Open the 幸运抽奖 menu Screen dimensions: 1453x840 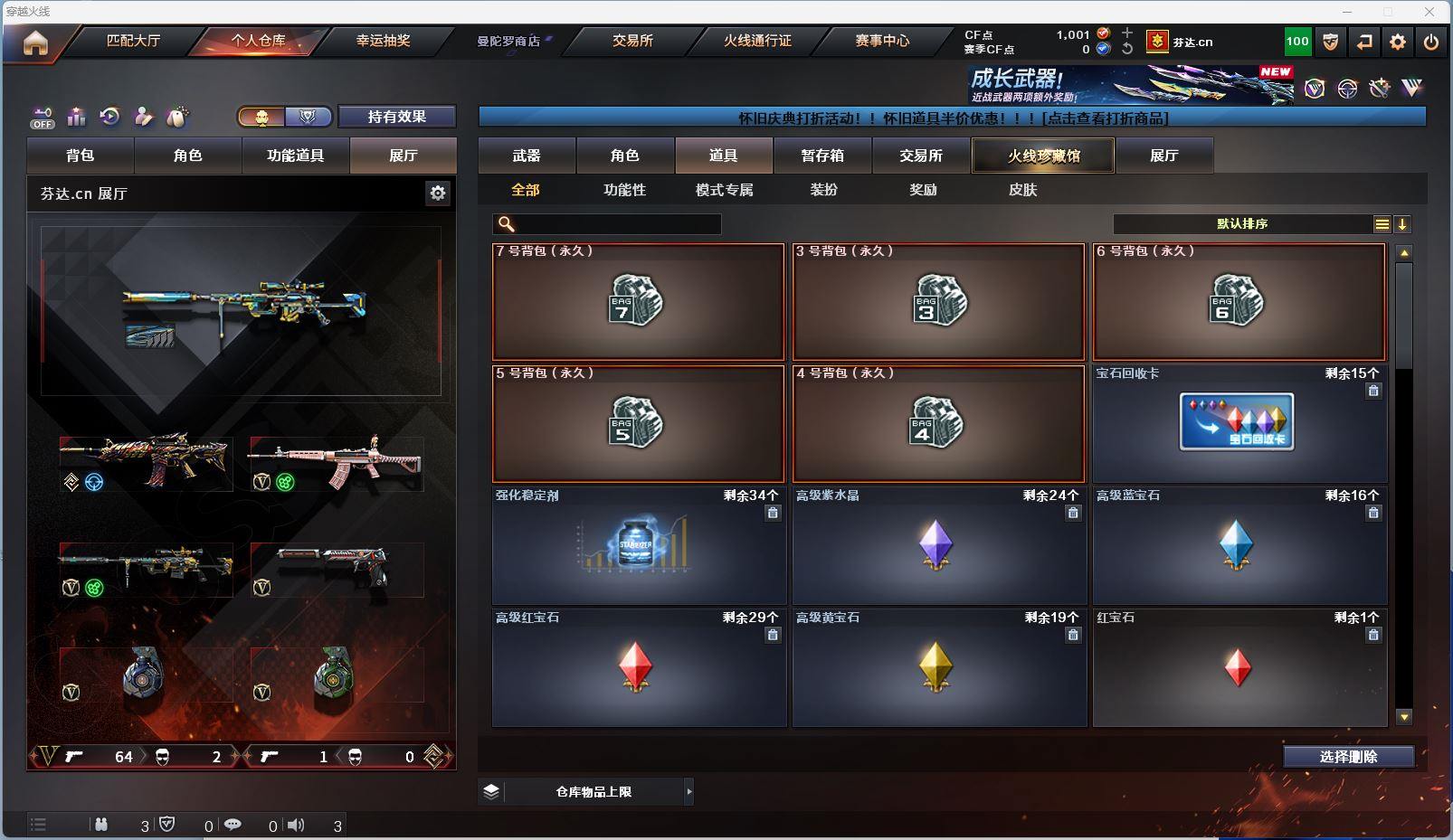click(383, 41)
